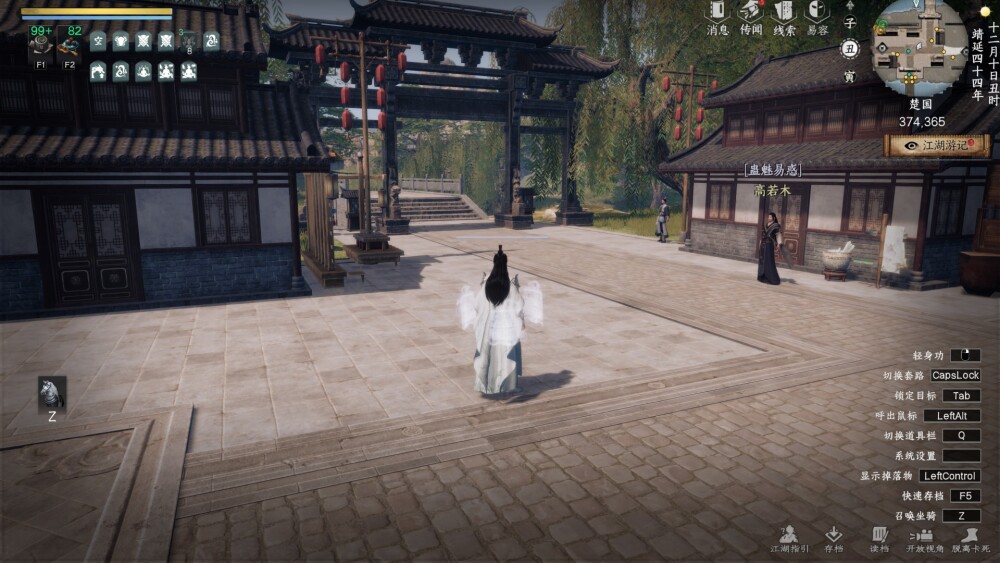Open the 江湖游记 travel journal scroll
Image resolution: width=1000 pixels, height=563 pixels.
coord(936,145)
